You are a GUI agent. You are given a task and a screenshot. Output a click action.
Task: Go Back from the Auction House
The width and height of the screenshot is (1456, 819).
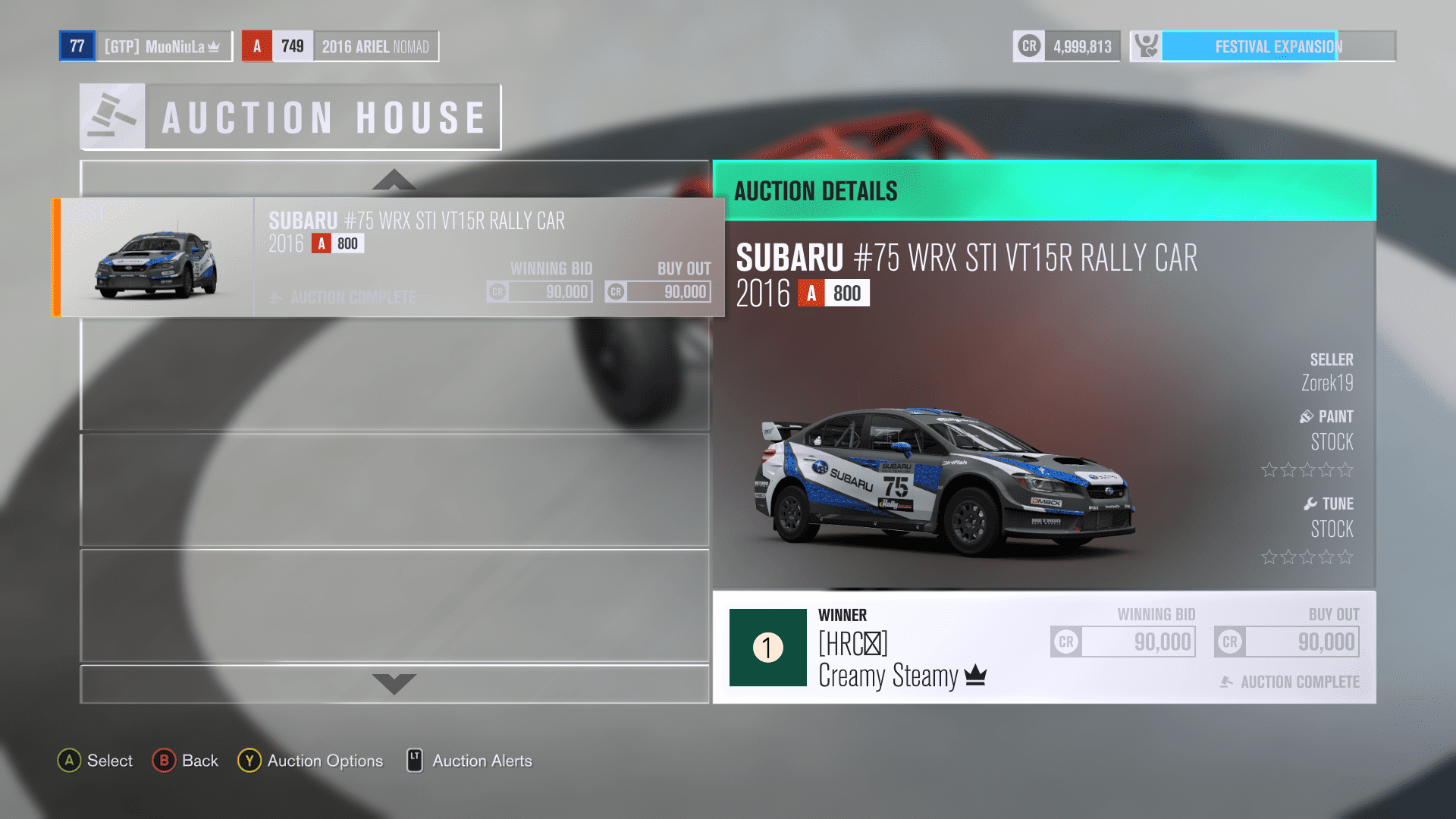[x=186, y=761]
